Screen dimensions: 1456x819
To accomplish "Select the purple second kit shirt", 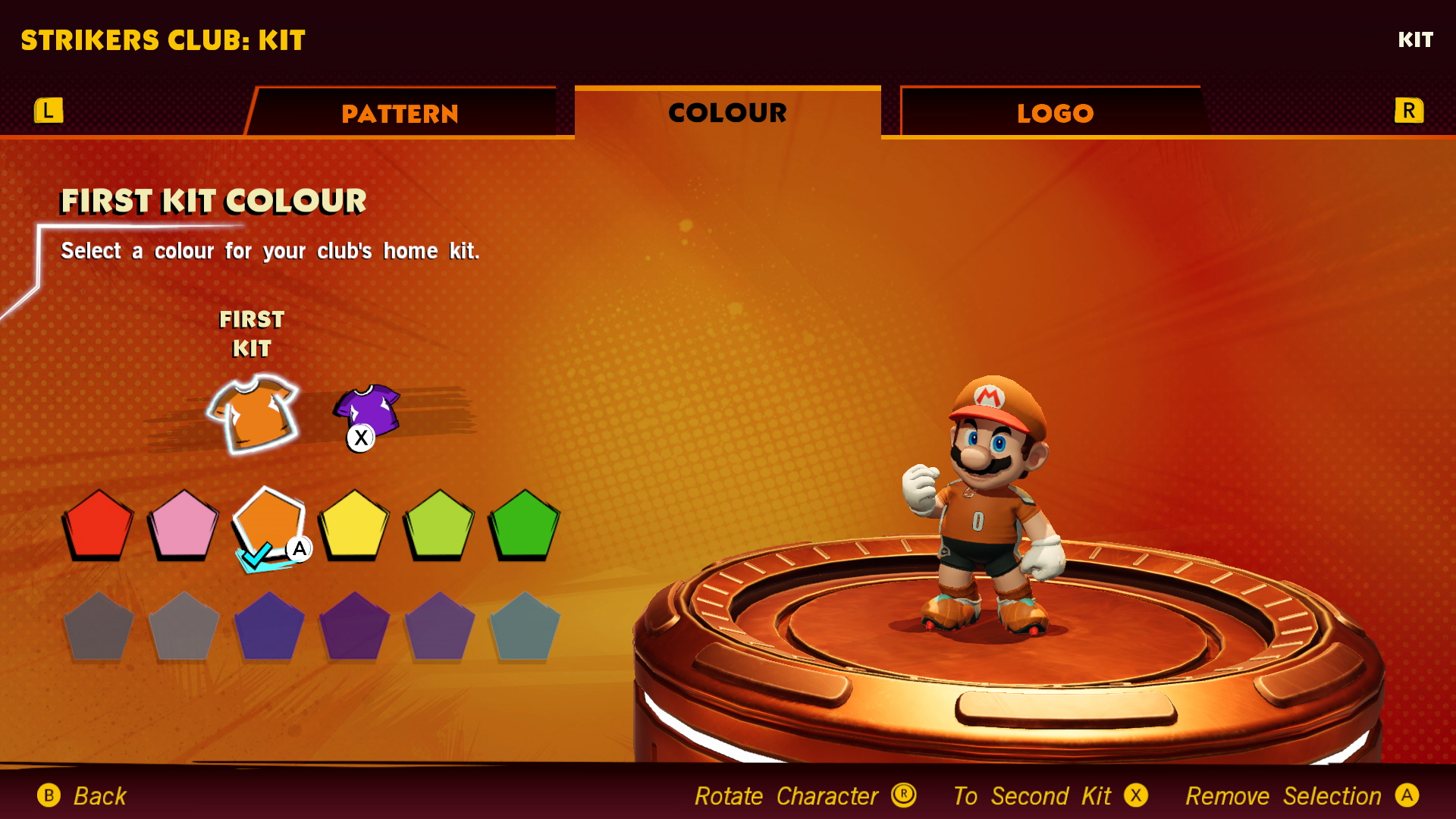I will click(x=368, y=410).
